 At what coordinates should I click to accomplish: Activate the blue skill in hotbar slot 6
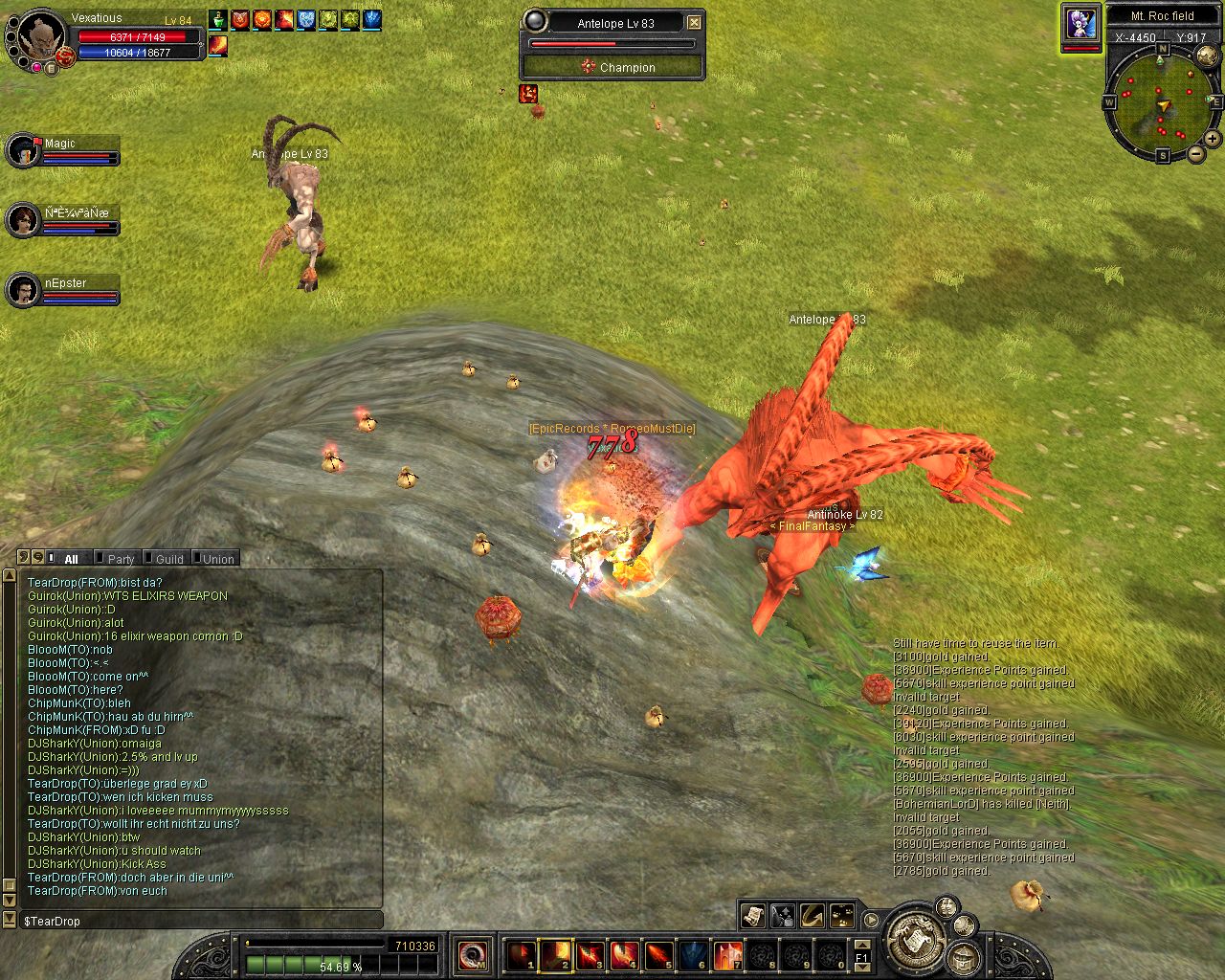click(694, 955)
